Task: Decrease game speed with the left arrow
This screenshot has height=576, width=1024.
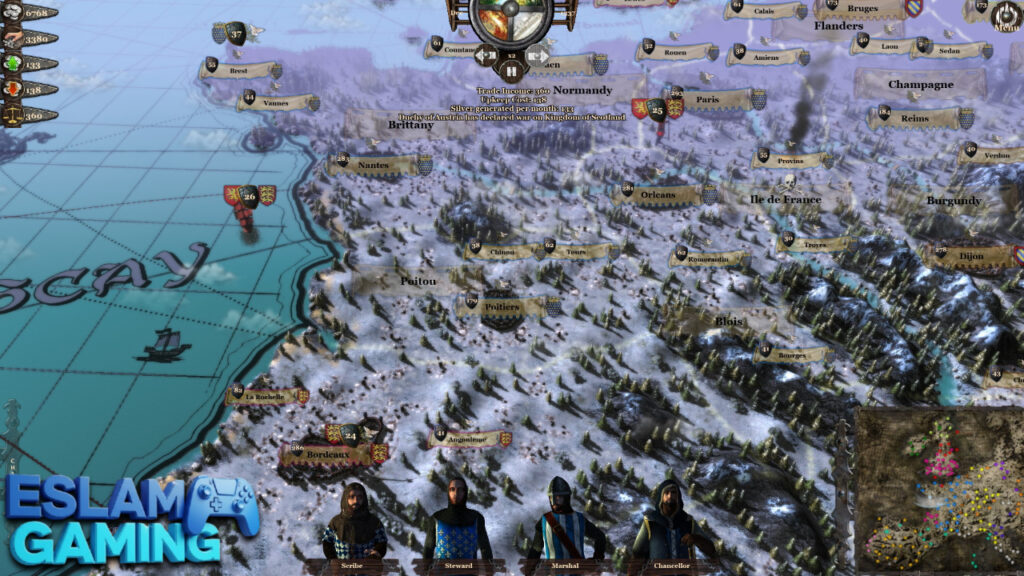Action: click(x=484, y=55)
